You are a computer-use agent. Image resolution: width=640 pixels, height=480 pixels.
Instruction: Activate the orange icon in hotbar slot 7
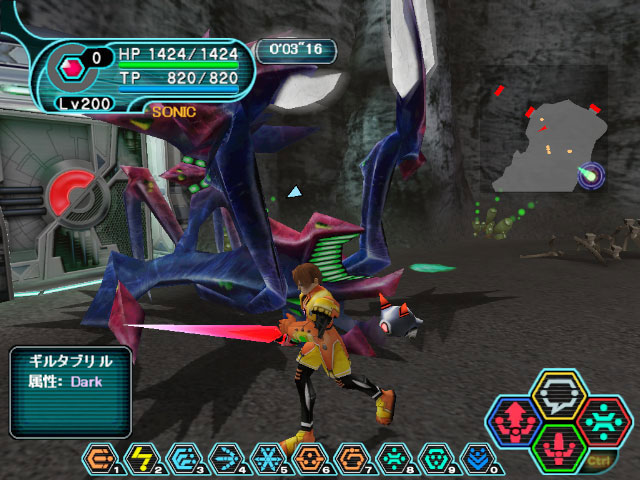pos(352,459)
